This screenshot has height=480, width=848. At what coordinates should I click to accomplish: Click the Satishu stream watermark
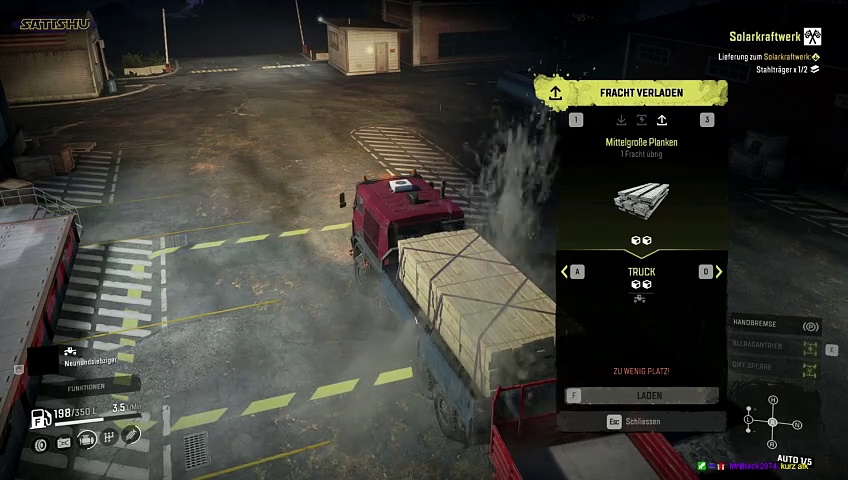pos(55,23)
